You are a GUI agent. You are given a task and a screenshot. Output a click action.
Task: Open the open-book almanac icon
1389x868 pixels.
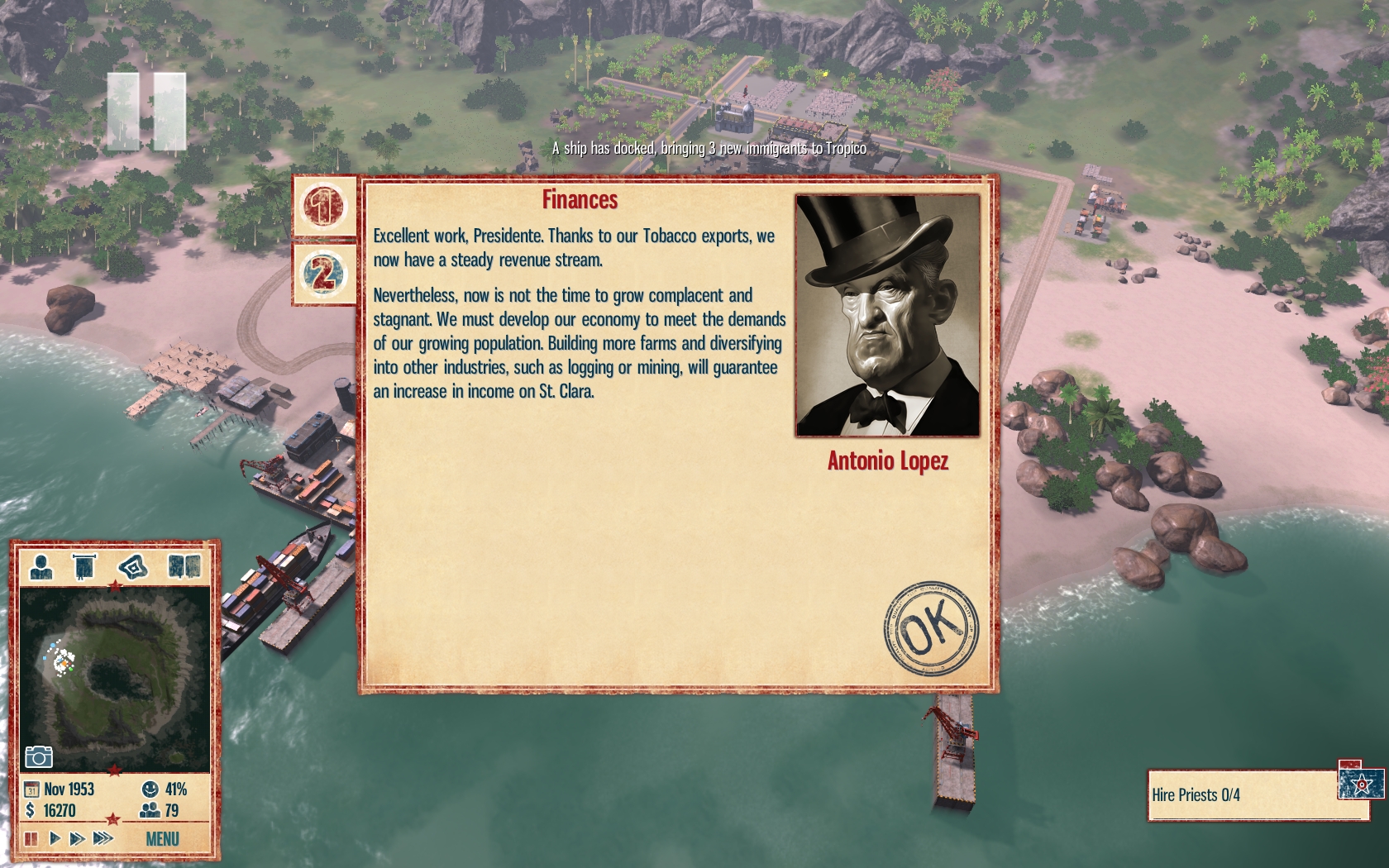pos(184,567)
